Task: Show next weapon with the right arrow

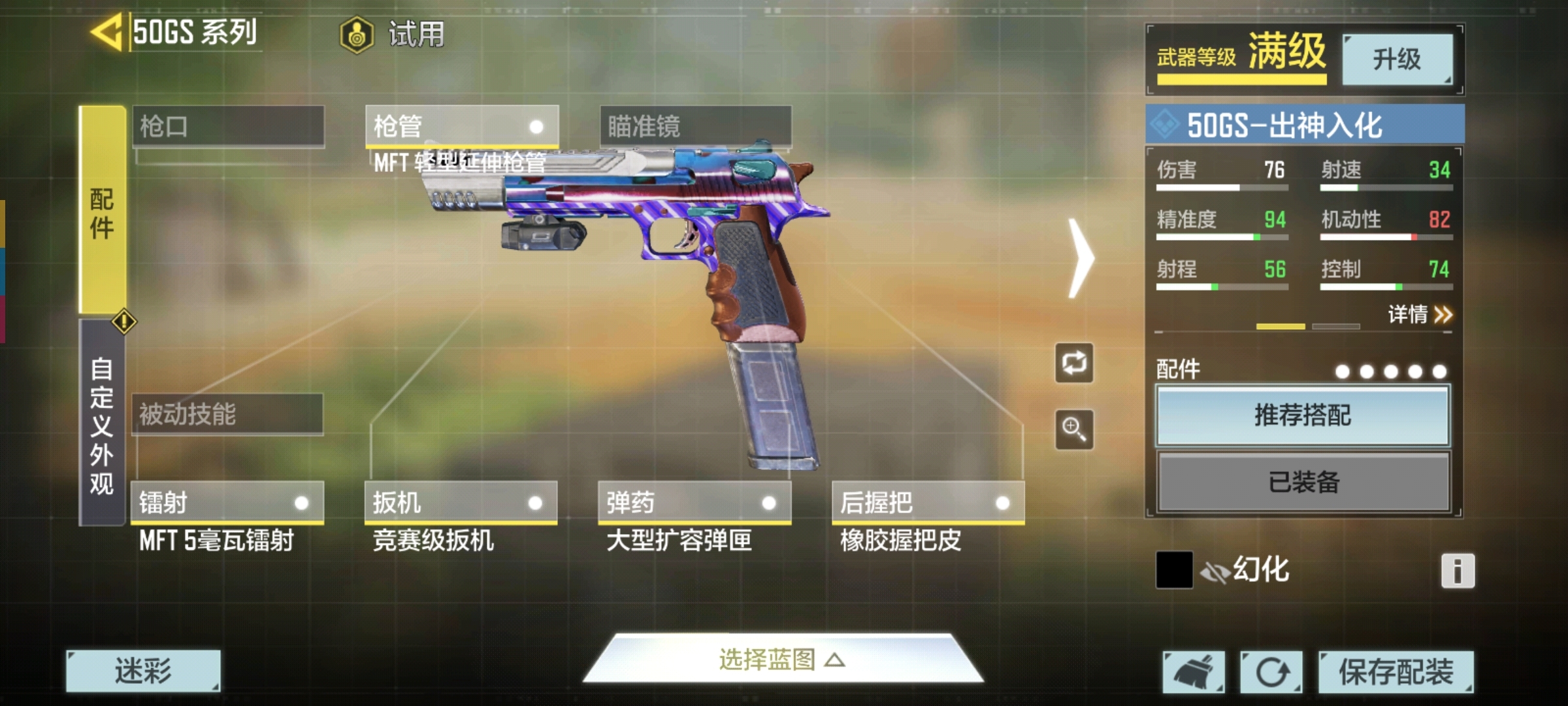Action: pos(1081,258)
